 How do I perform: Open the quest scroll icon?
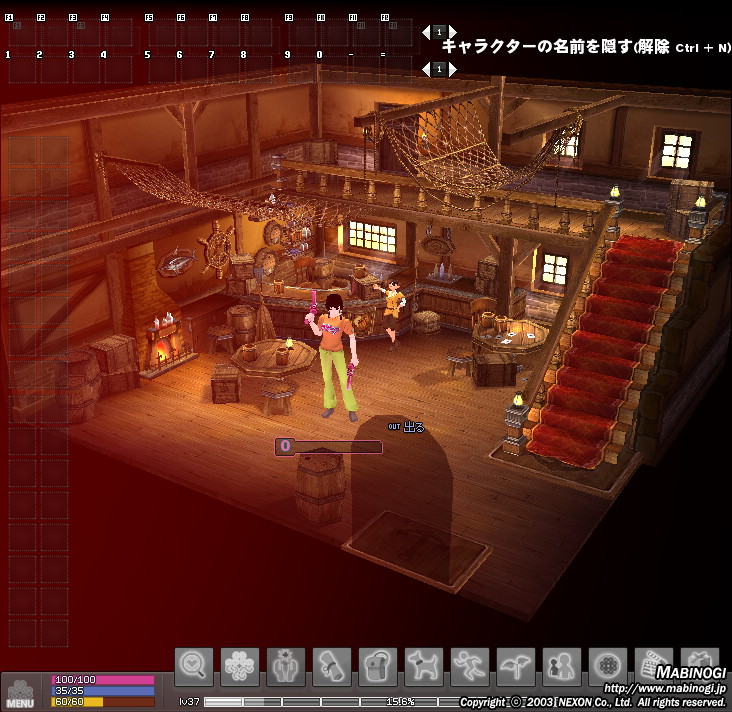[x=332, y=666]
